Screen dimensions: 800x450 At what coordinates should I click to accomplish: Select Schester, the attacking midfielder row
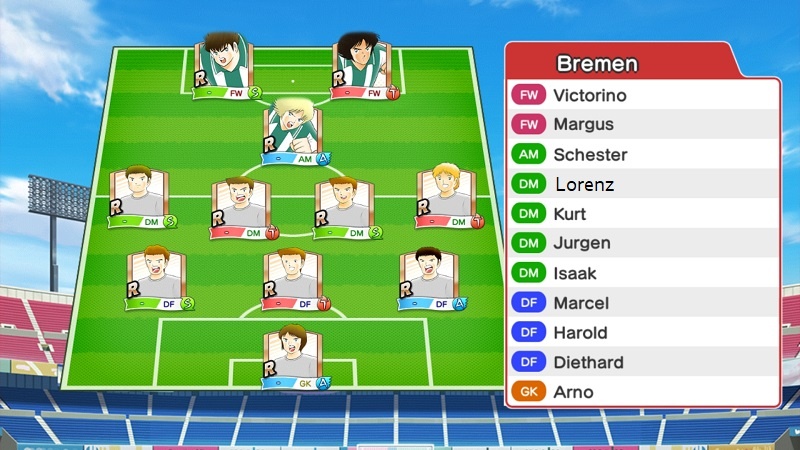click(x=640, y=155)
